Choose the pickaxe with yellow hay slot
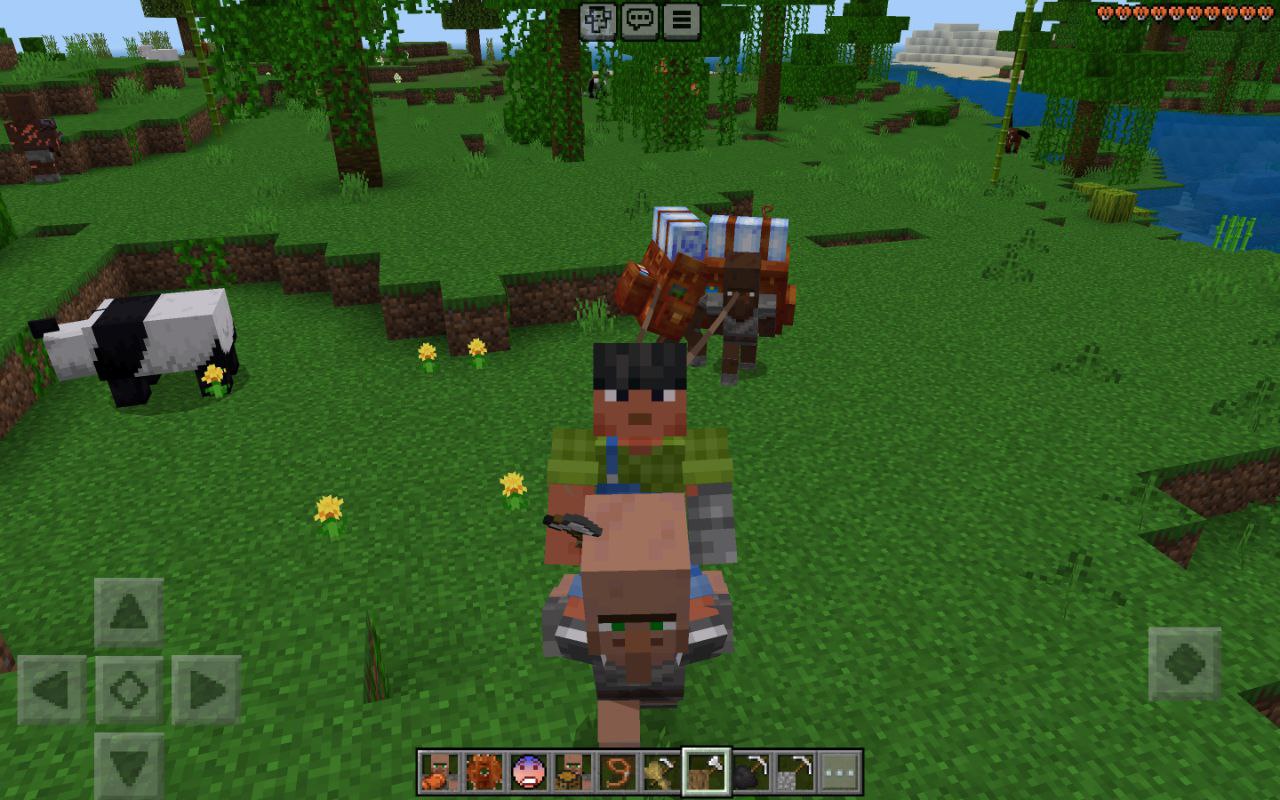The height and width of the screenshot is (800, 1280). tap(661, 772)
